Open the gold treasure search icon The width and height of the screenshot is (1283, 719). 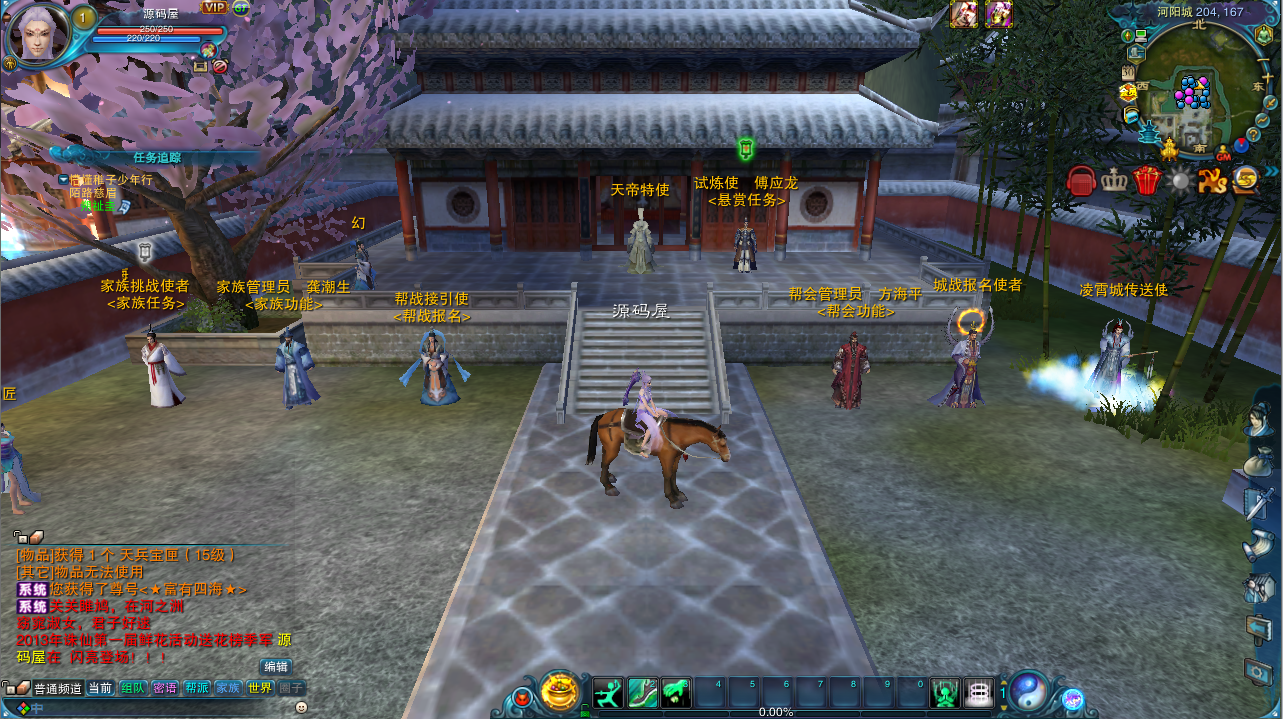point(1246,180)
